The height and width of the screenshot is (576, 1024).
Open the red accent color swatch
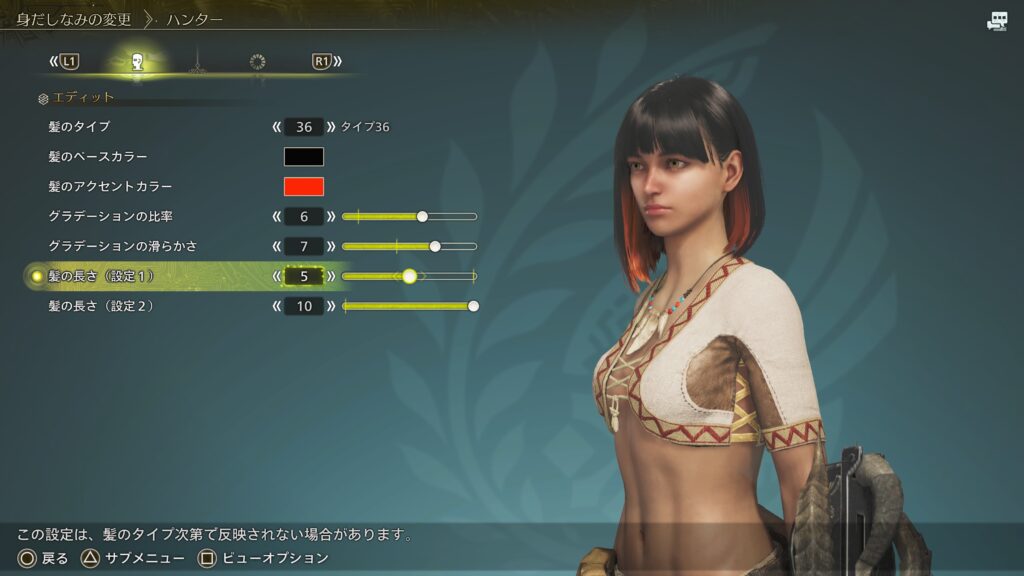pos(304,187)
